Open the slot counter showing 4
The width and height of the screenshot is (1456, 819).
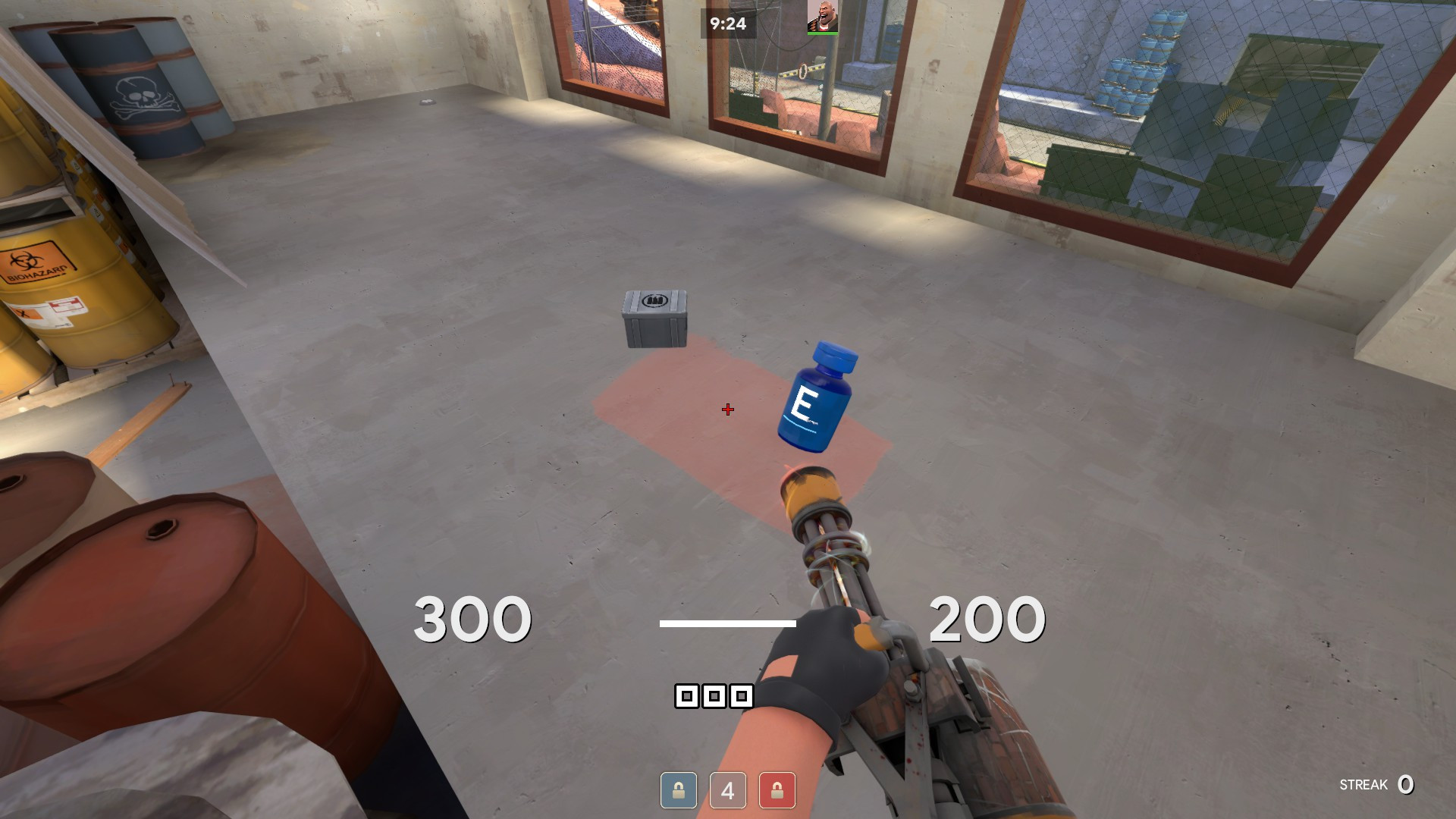click(x=726, y=791)
